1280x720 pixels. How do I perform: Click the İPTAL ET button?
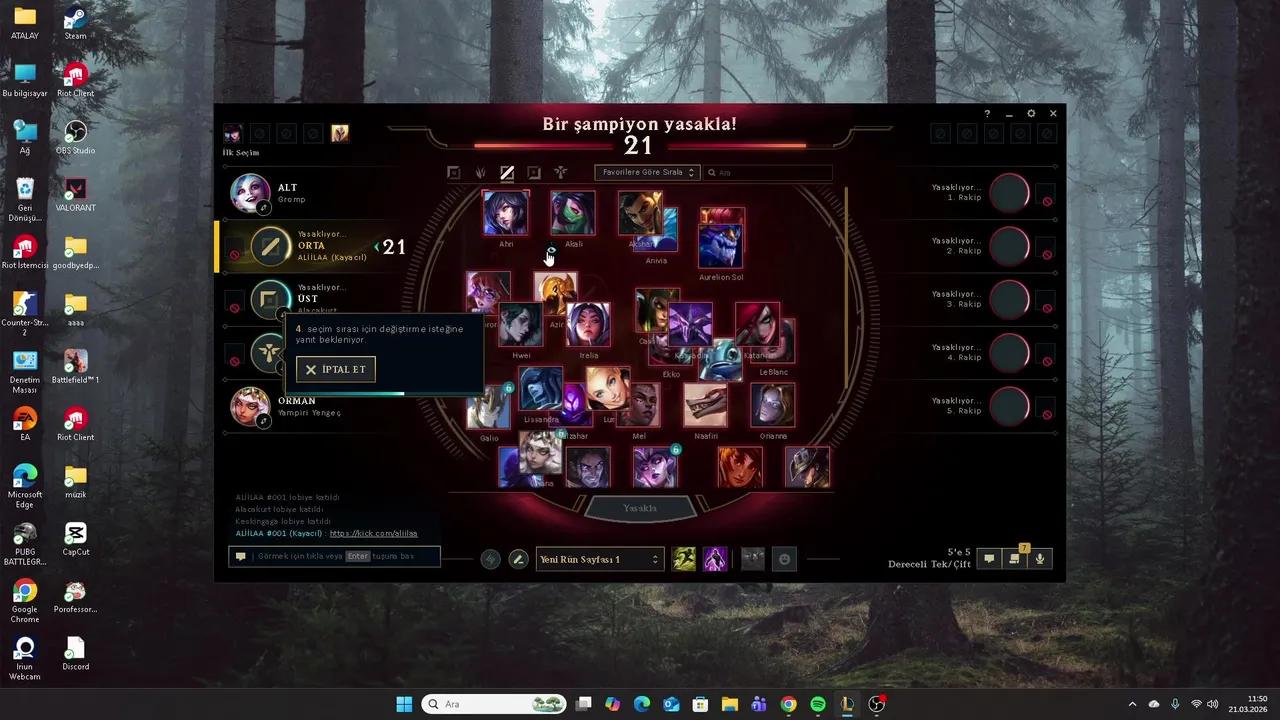pos(336,369)
